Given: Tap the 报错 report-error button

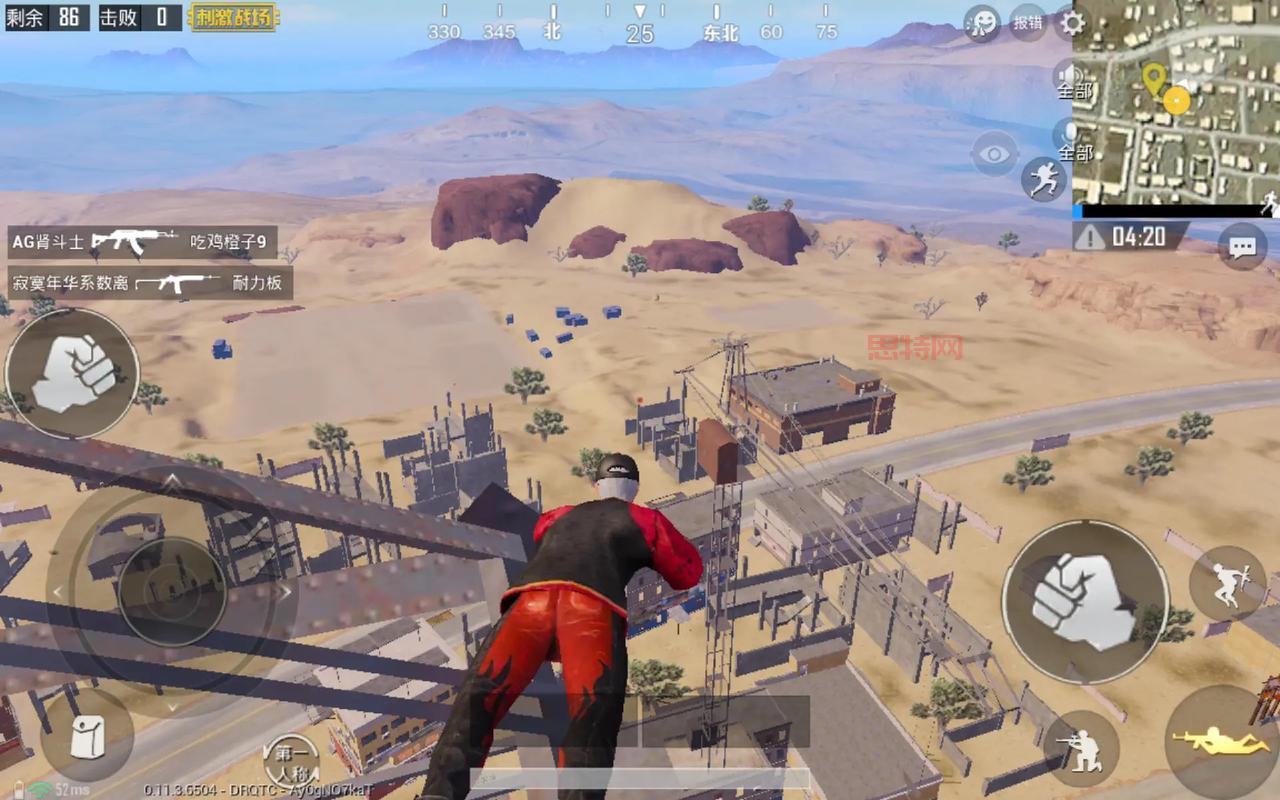Looking at the screenshot, I should tap(1028, 22).
